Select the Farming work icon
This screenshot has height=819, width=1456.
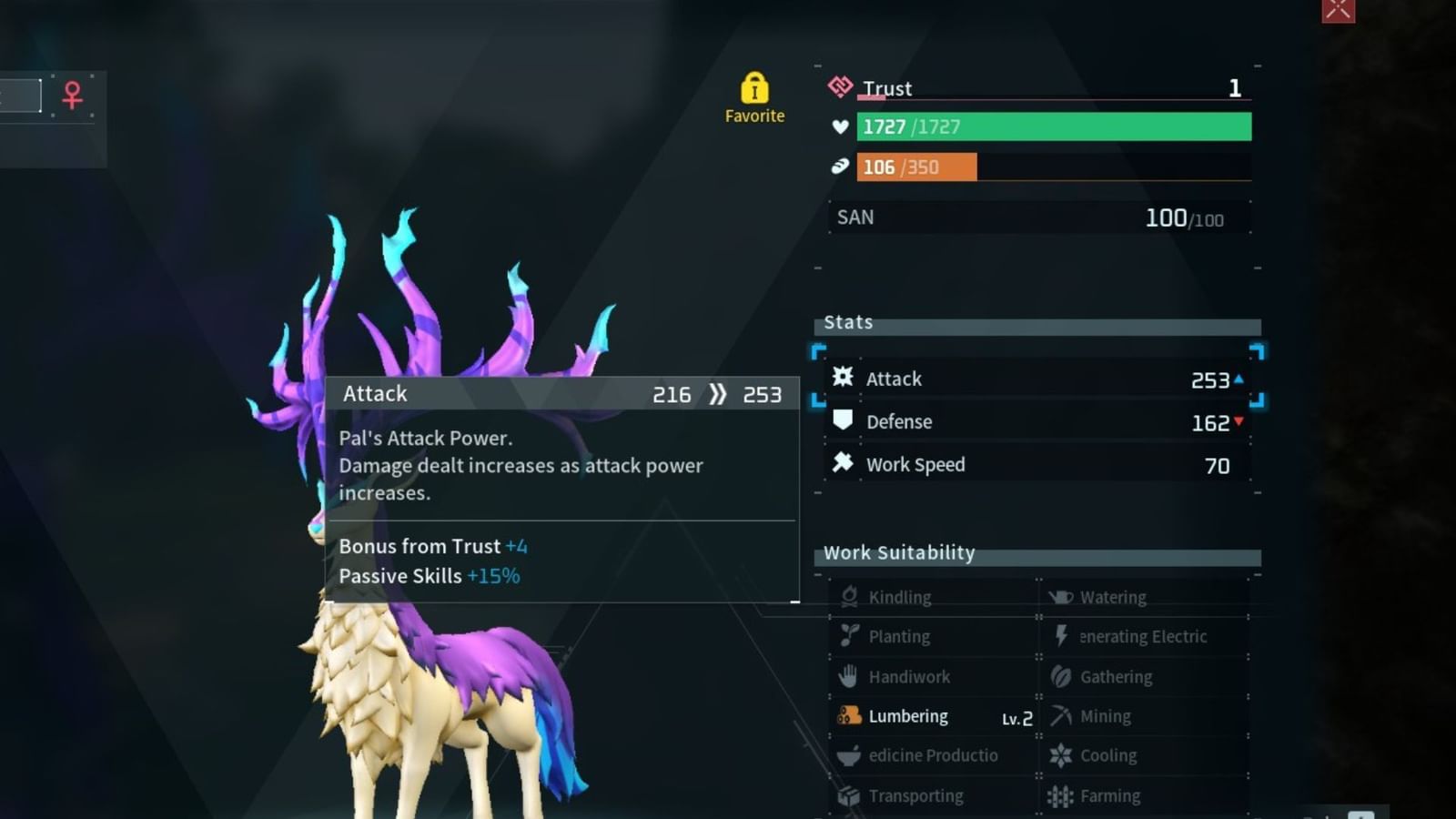(1061, 794)
